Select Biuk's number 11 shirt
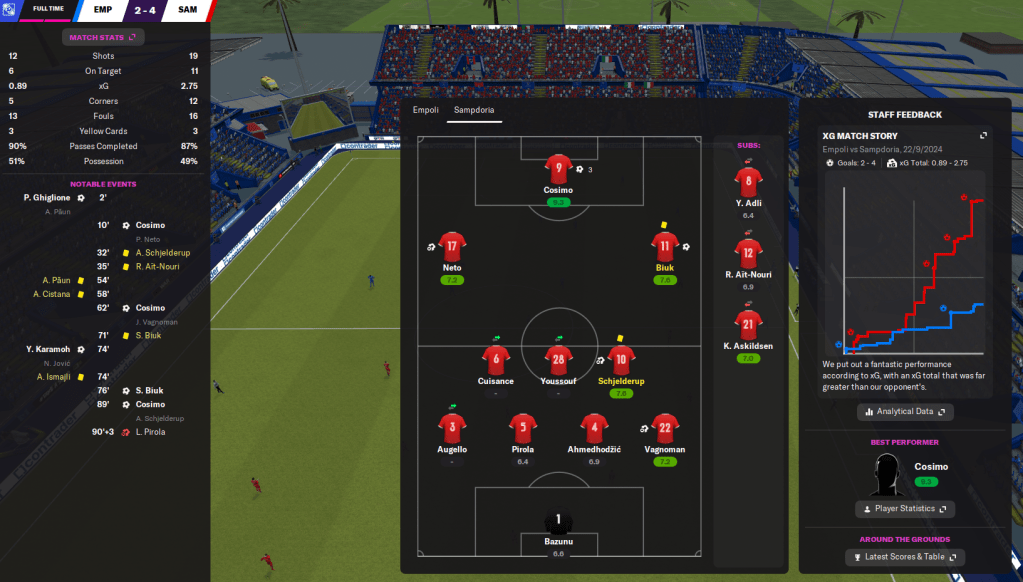The width and height of the screenshot is (1023, 582). coord(664,246)
